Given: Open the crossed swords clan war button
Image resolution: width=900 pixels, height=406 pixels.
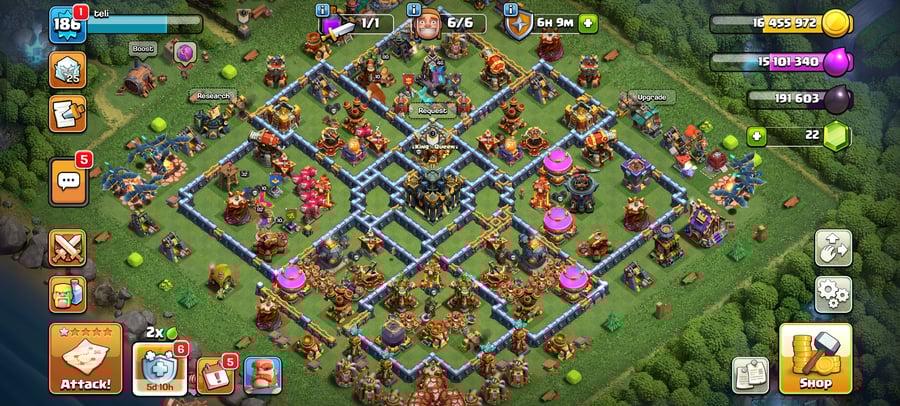Looking at the screenshot, I should point(67,247).
